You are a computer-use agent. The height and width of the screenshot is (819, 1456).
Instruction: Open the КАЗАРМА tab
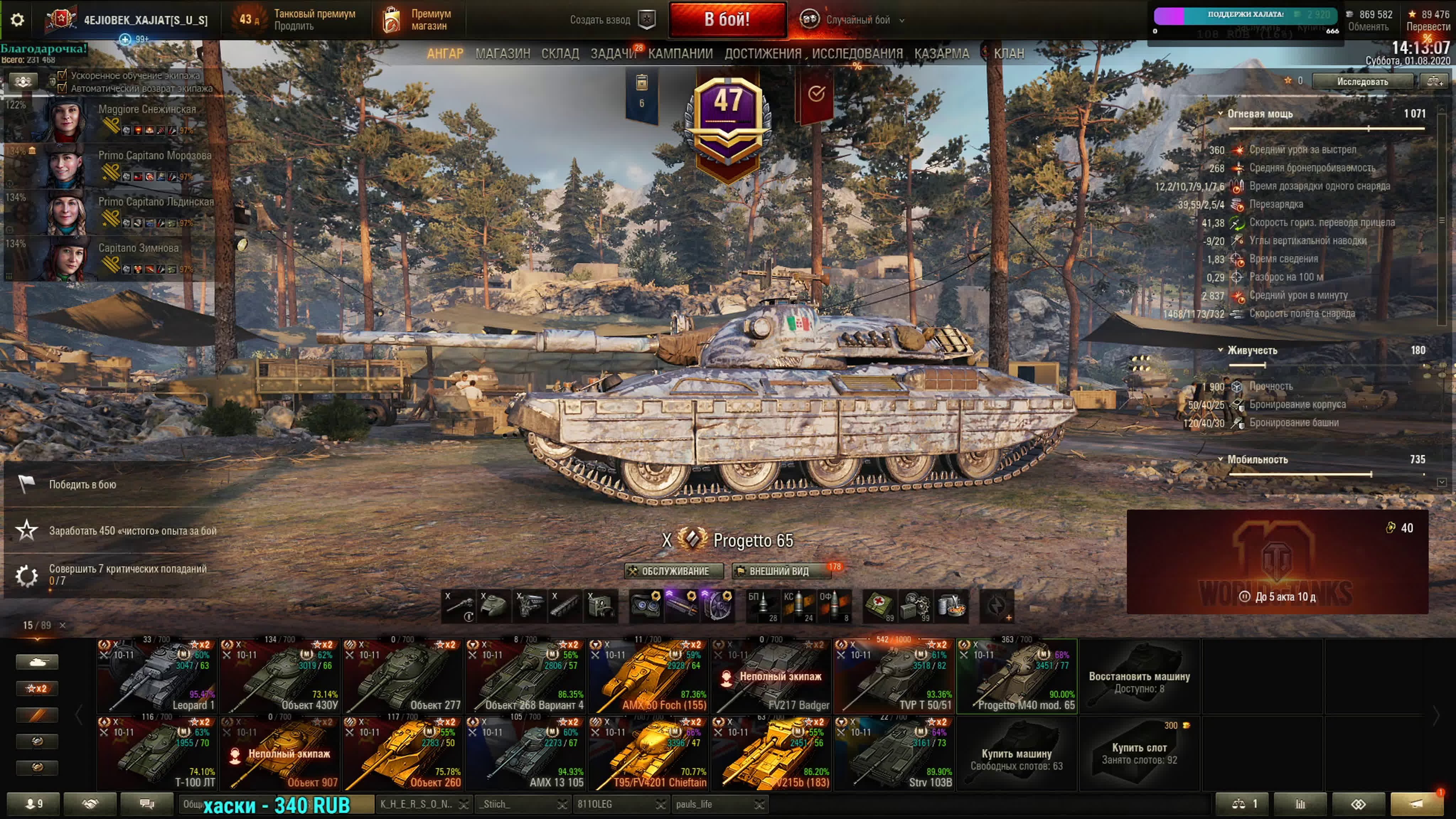tap(942, 54)
